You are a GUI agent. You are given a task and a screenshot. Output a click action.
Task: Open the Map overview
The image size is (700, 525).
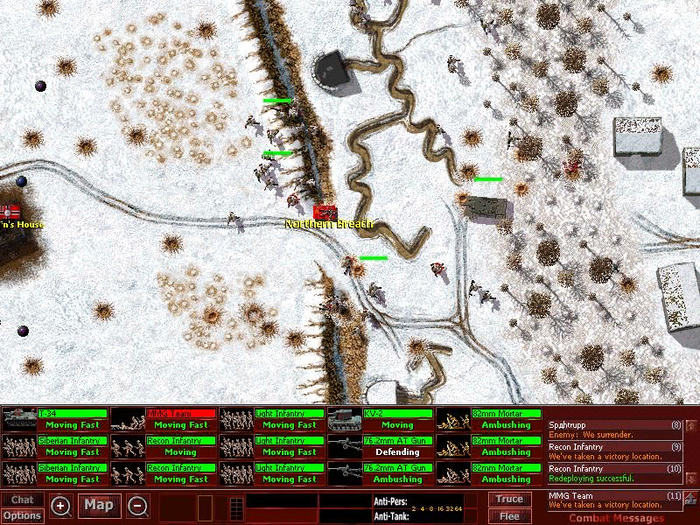pyautogui.click(x=98, y=505)
